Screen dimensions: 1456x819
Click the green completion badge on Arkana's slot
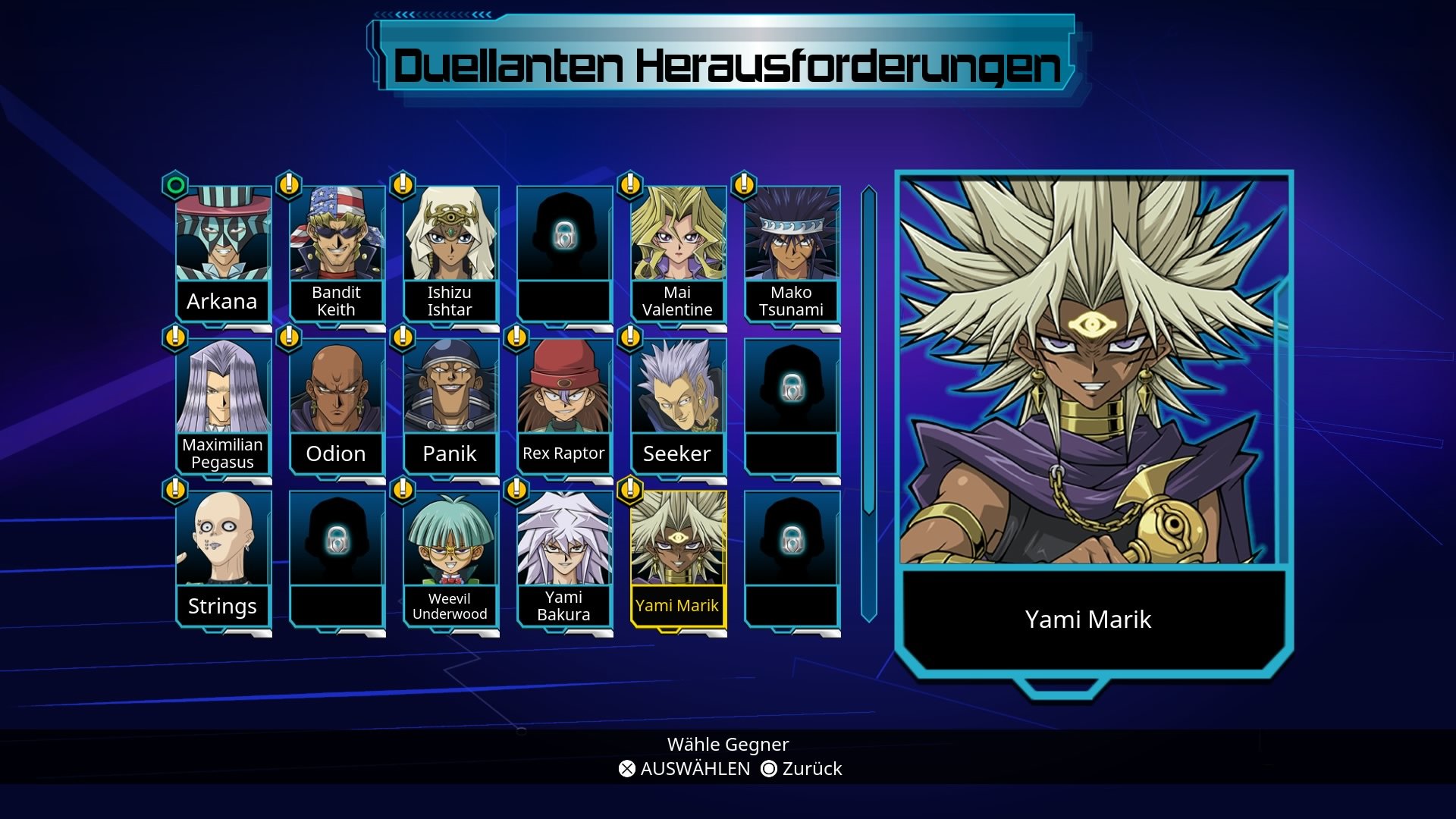(x=174, y=186)
